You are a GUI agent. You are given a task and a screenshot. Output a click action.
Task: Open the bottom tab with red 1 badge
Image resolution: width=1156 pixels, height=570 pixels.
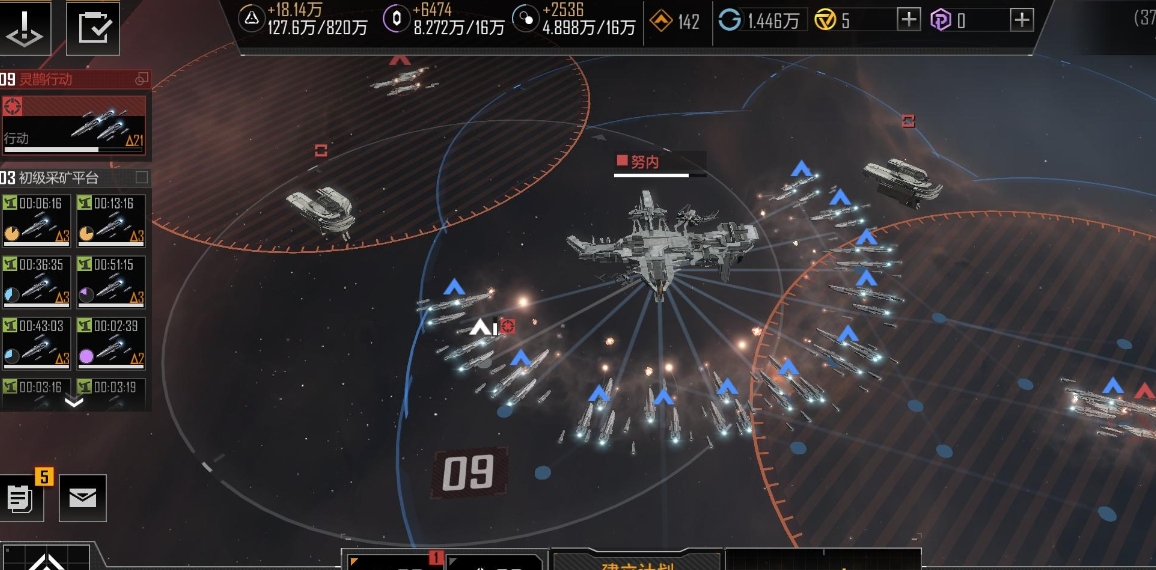pos(392,561)
